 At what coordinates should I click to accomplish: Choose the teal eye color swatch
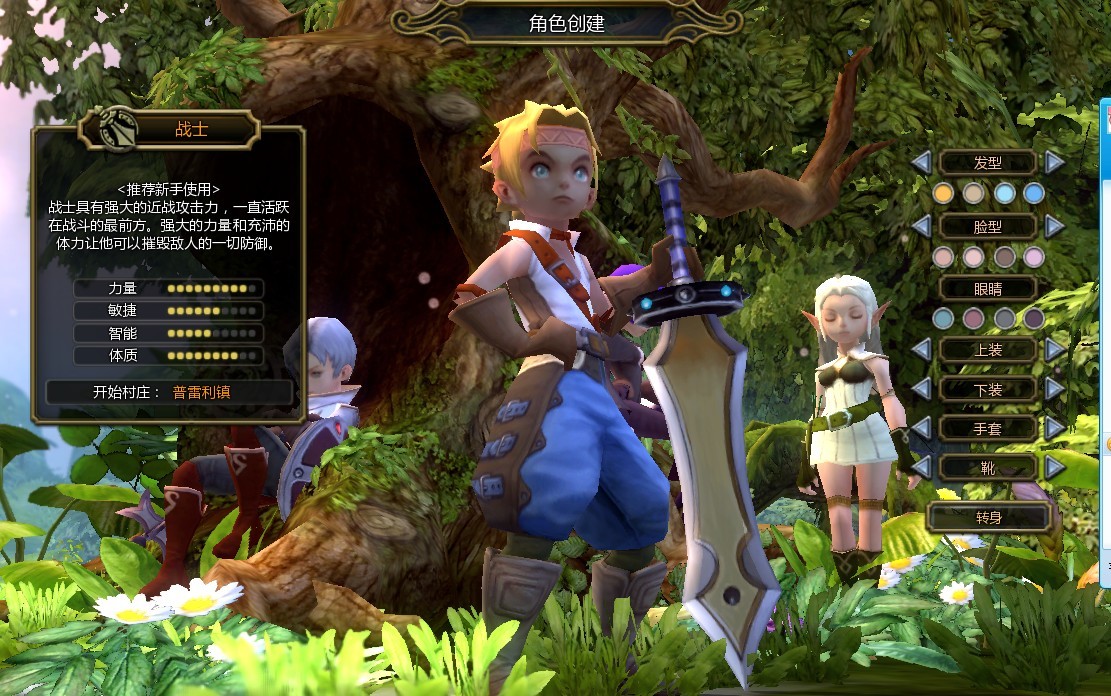943,318
